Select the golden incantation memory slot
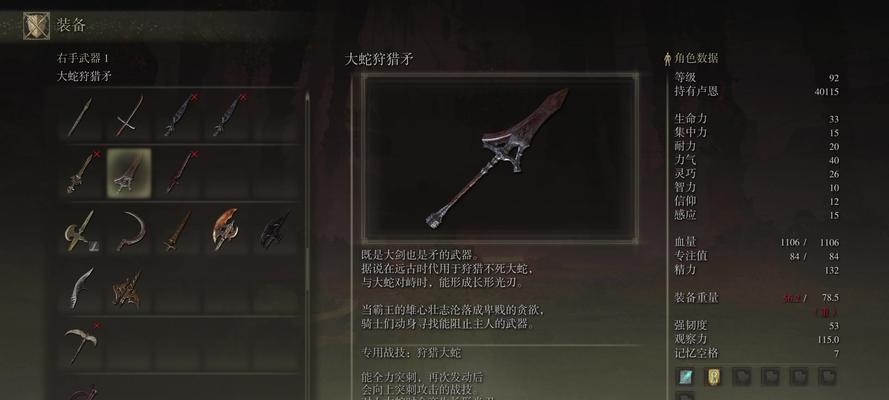Image resolution: width=889 pixels, height=400 pixels. pos(714,377)
